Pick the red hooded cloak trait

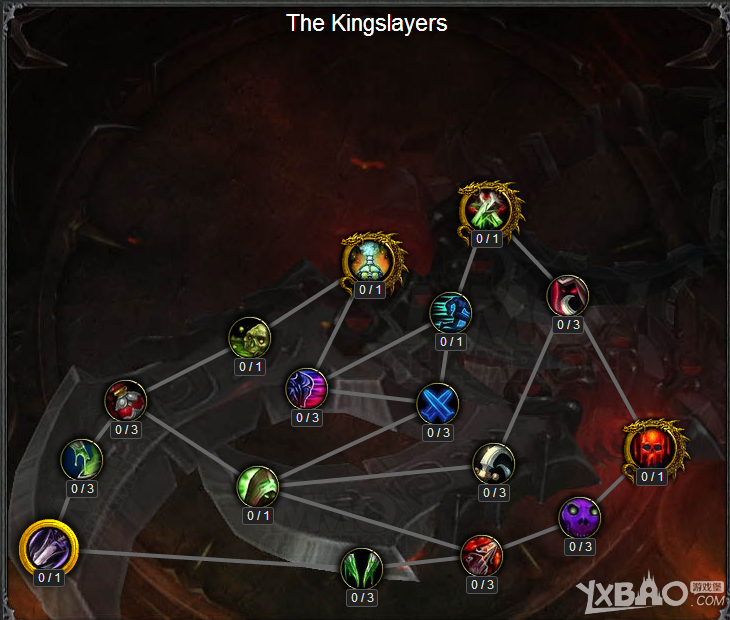(x=568, y=295)
